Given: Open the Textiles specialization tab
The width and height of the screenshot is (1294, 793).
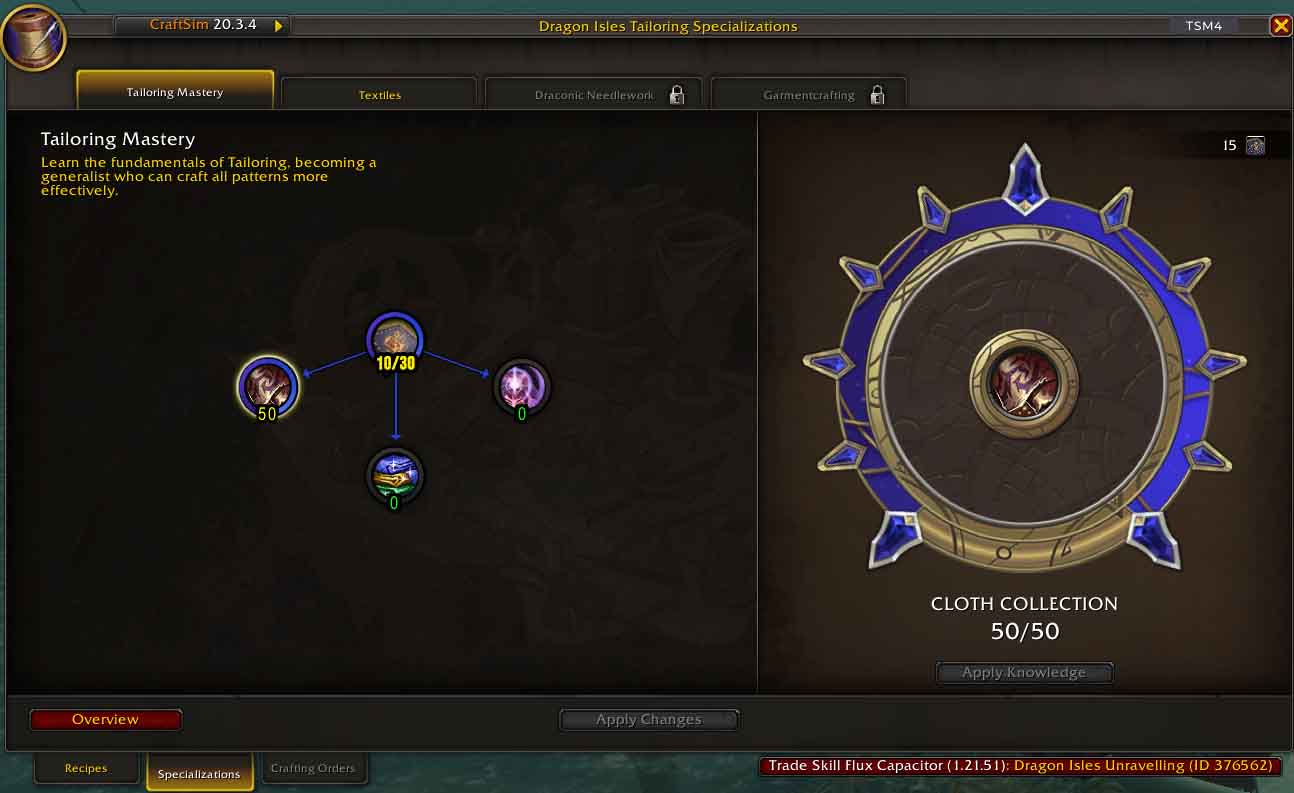Looking at the screenshot, I should coord(379,95).
